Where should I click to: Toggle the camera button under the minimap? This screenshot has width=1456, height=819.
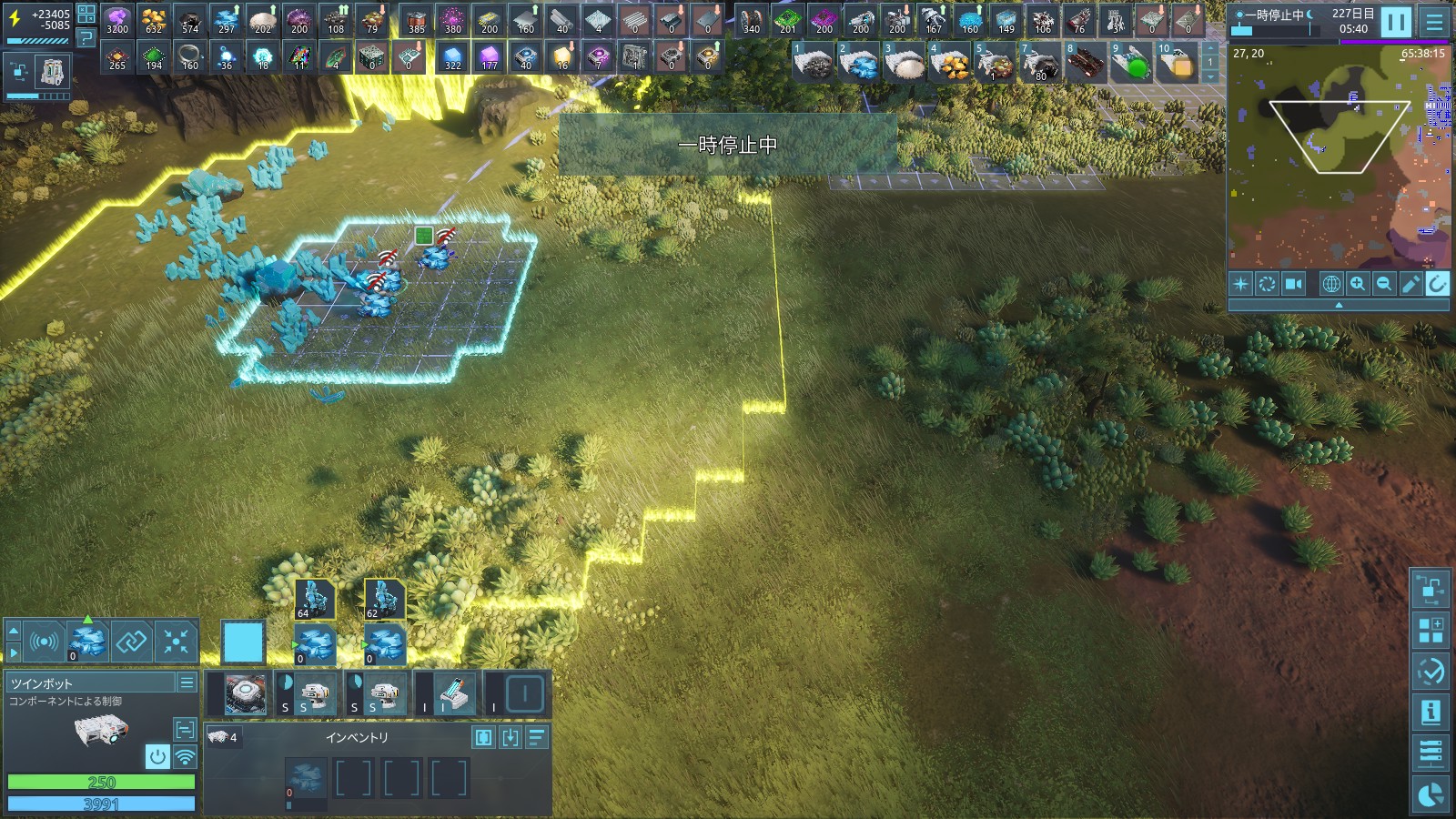pos(1293,284)
